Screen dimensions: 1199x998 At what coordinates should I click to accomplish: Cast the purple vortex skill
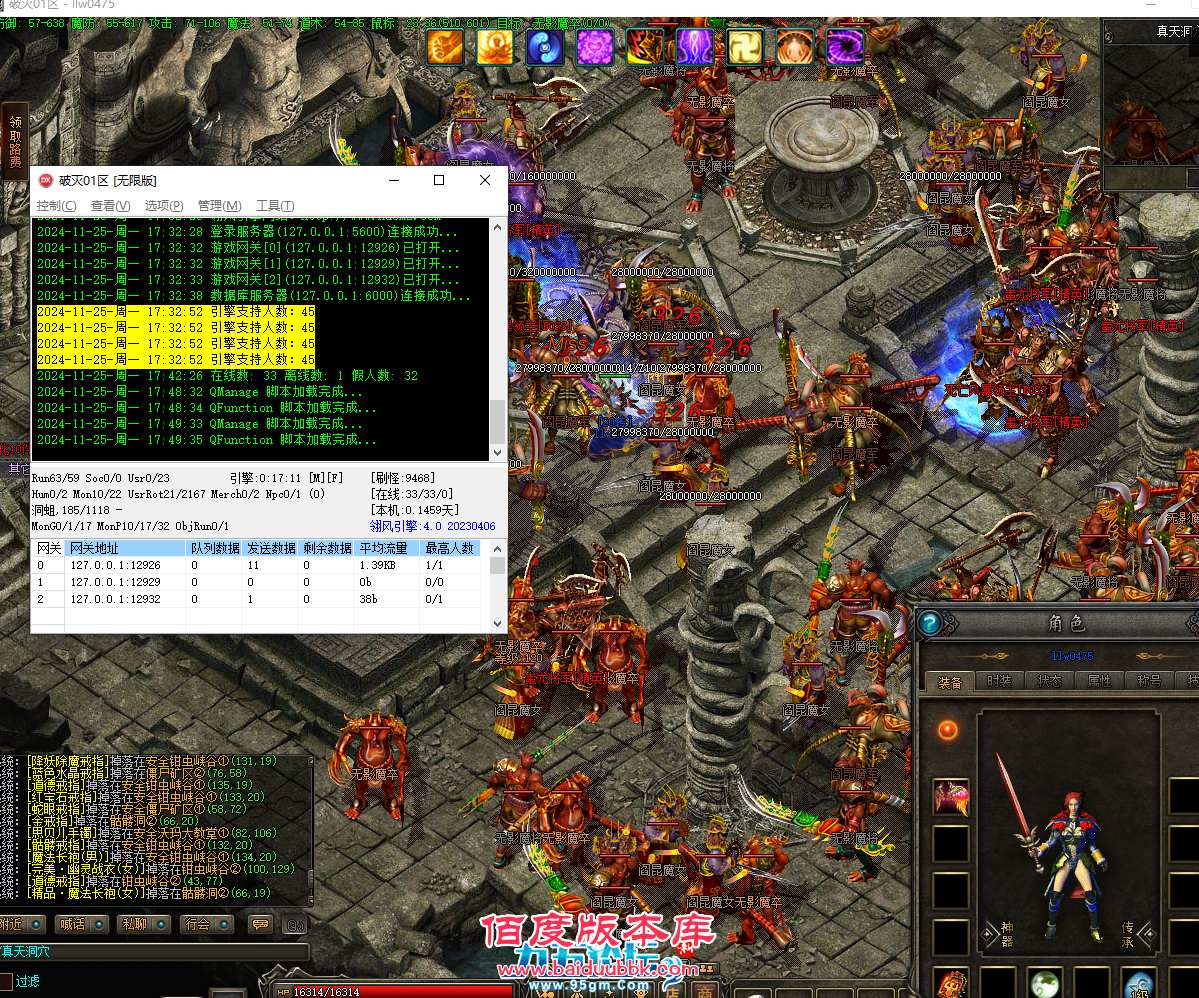click(x=845, y=47)
